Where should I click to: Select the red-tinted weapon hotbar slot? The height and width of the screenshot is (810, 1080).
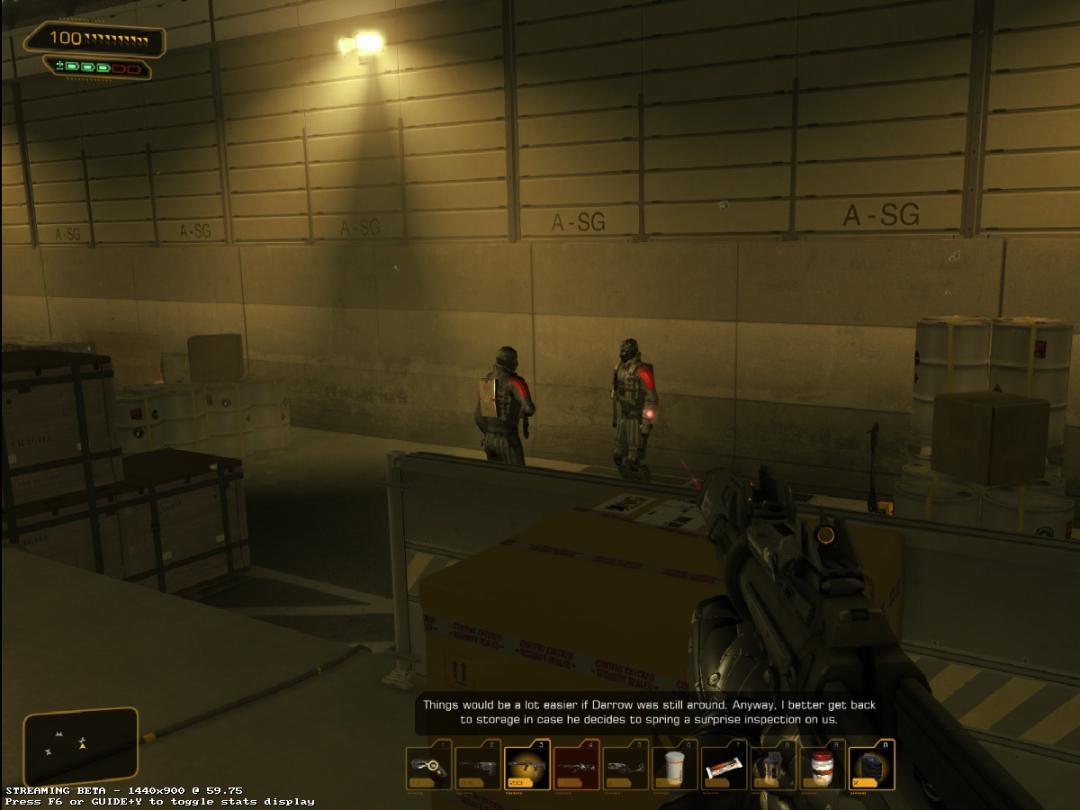(577, 766)
